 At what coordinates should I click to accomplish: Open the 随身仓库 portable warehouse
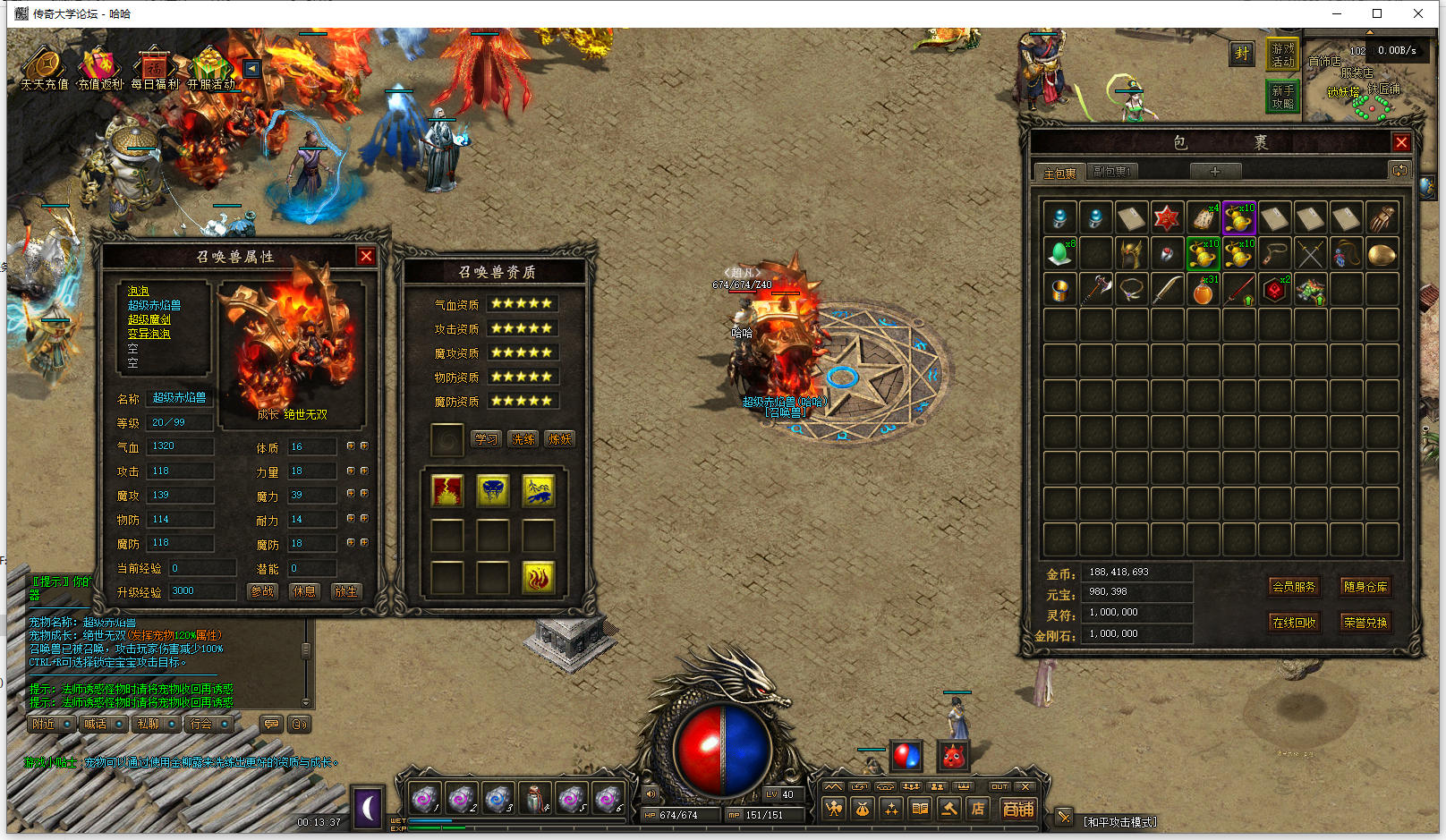(1365, 587)
